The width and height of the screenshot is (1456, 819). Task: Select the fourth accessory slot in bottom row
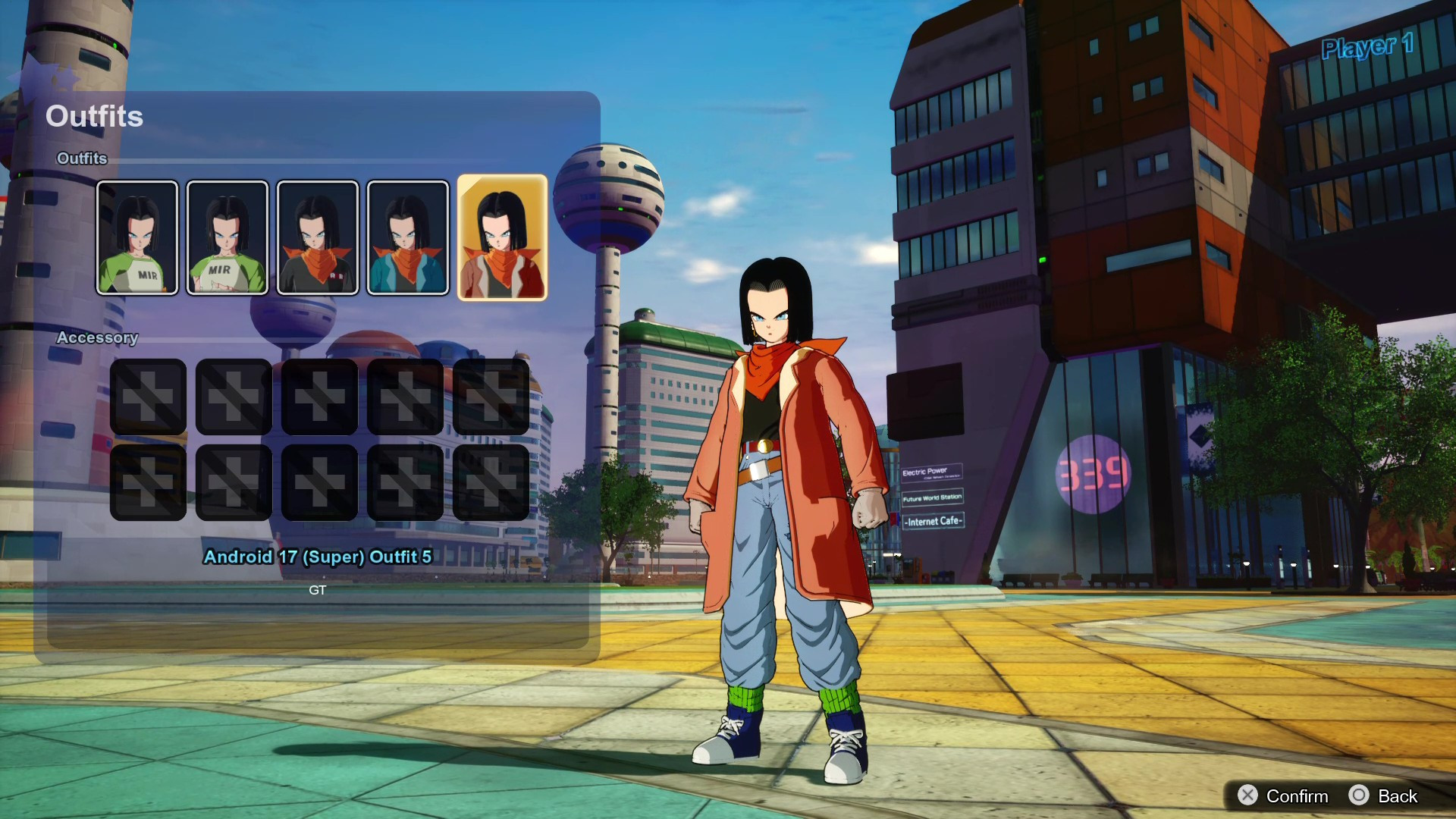coord(405,481)
